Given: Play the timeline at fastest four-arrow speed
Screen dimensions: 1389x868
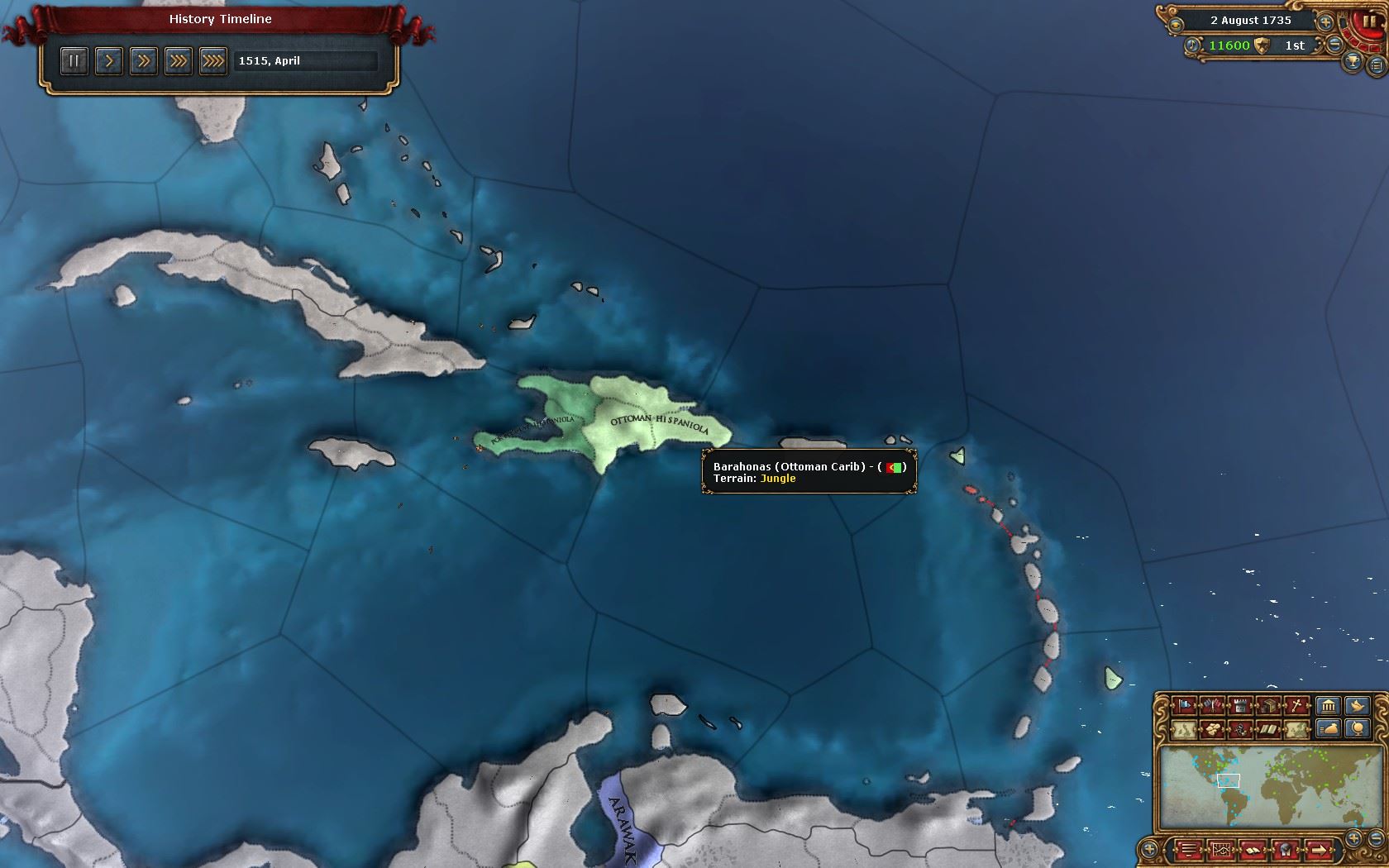Looking at the screenshot, I should pos(212,60).
